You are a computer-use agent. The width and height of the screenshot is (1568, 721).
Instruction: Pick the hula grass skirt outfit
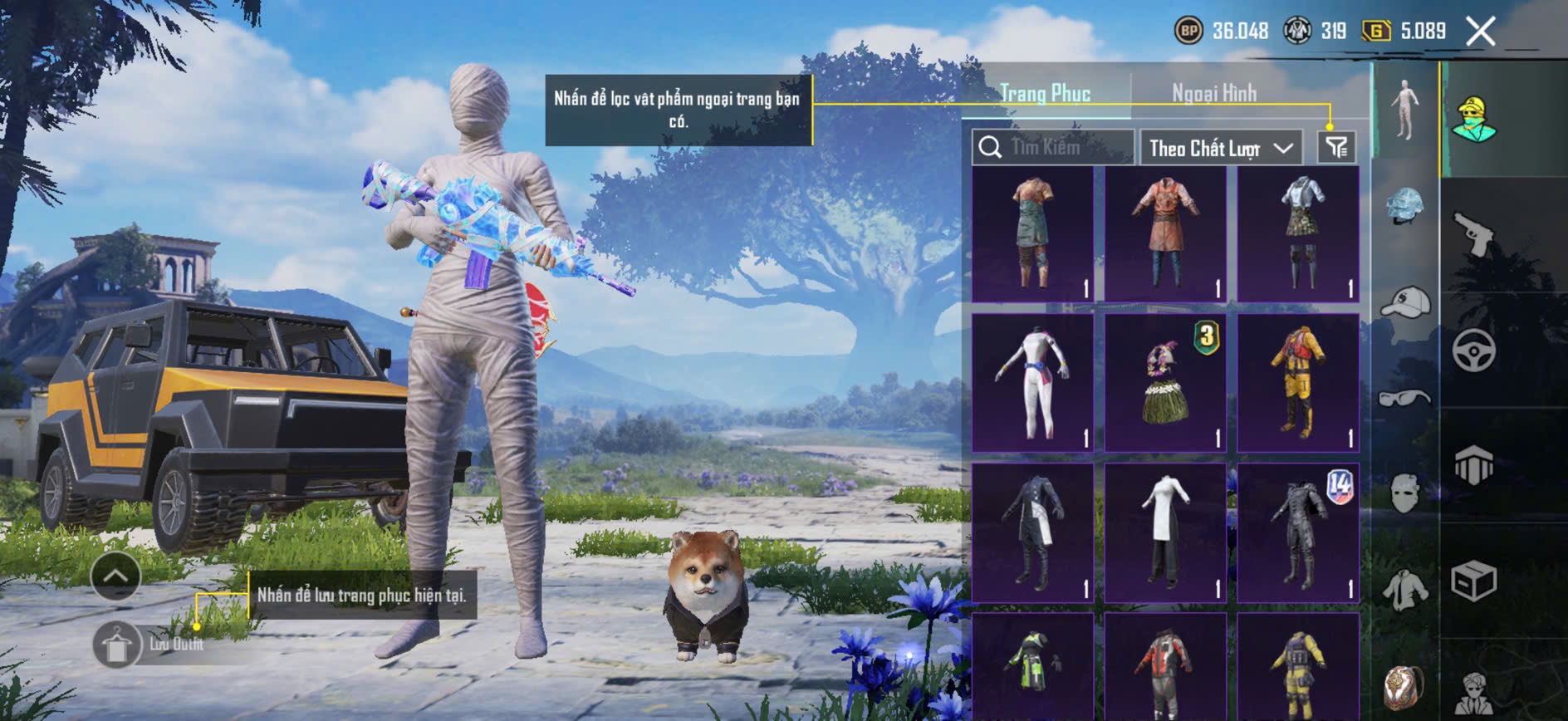coord(1165,383)
